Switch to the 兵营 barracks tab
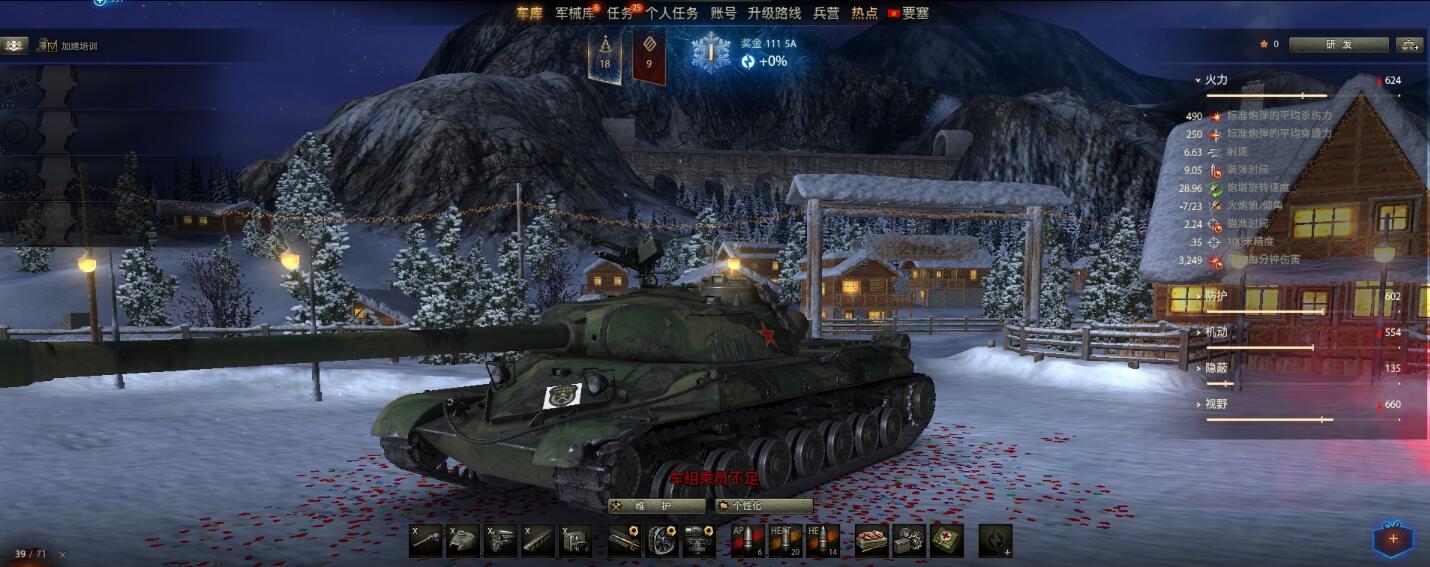This screenshot has width=1430, height=567. 826,13
